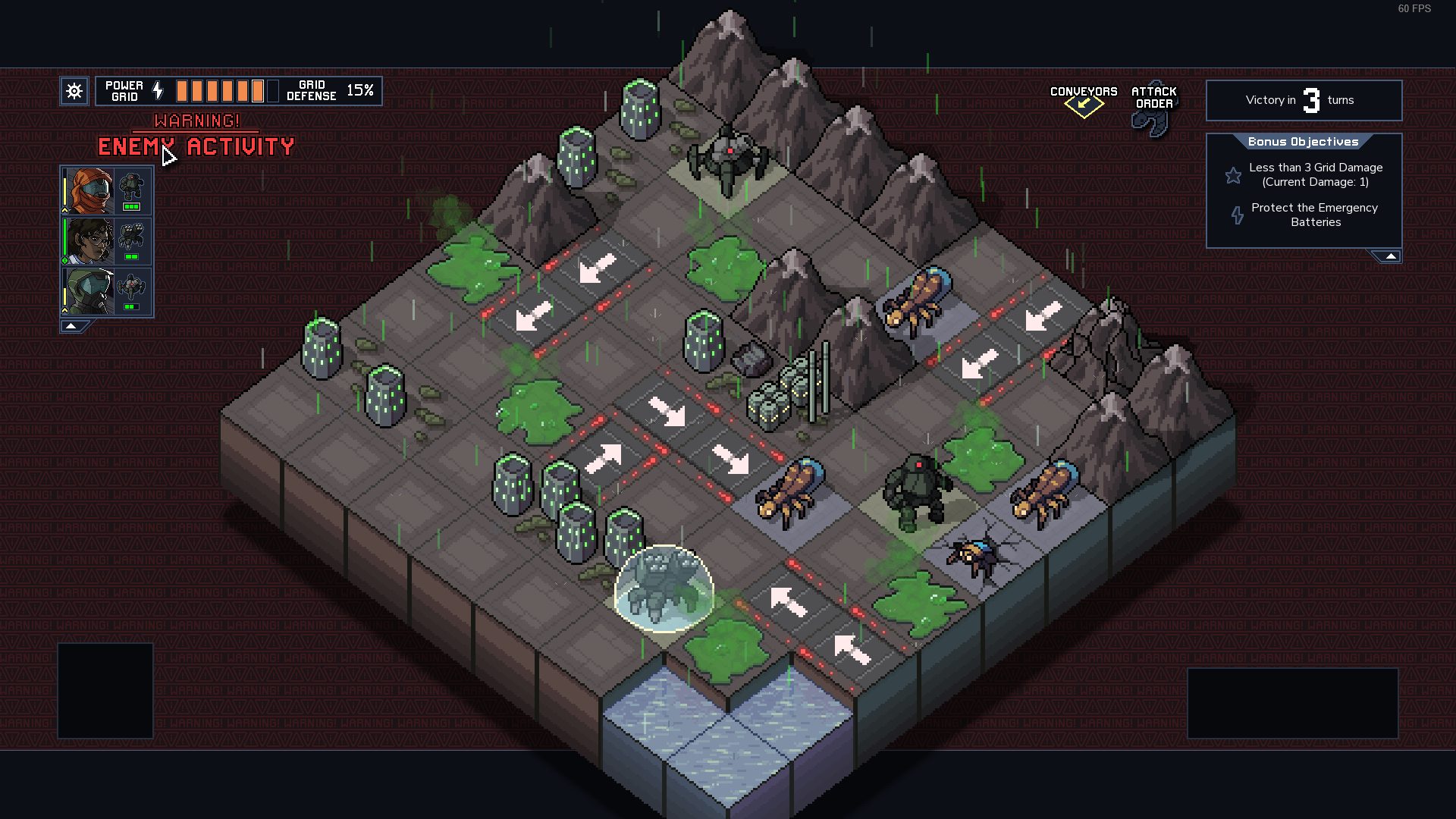Show the Conveyors terrain info
Viewport: 1456px width, 819px height.
click(x=1083, y=99)
